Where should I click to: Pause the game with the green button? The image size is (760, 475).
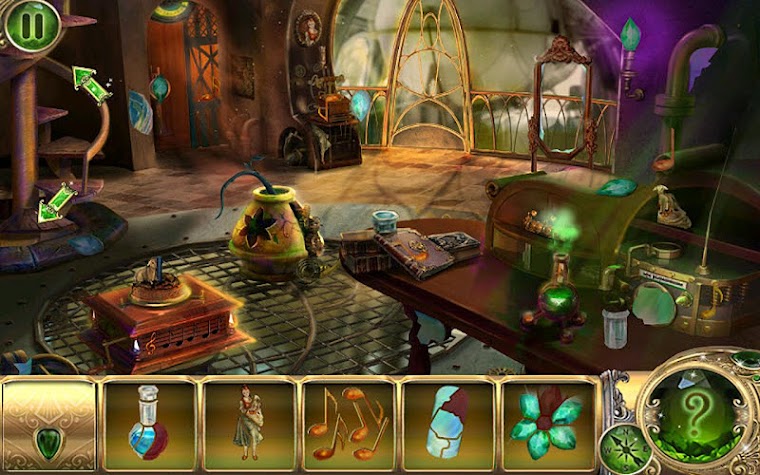click(30, 27)
